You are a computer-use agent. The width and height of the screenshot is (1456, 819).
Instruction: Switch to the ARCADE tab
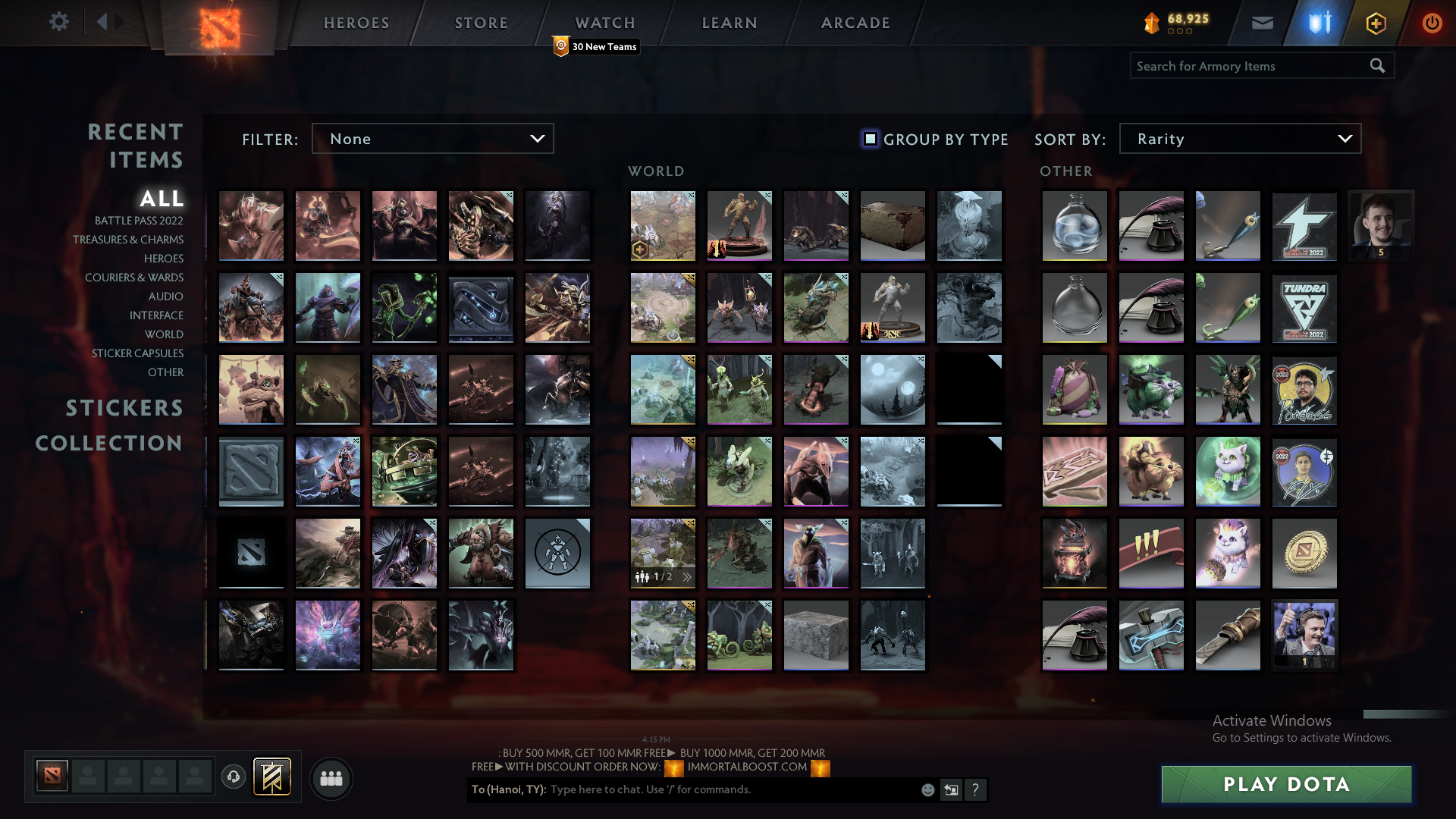coord(855,23)
